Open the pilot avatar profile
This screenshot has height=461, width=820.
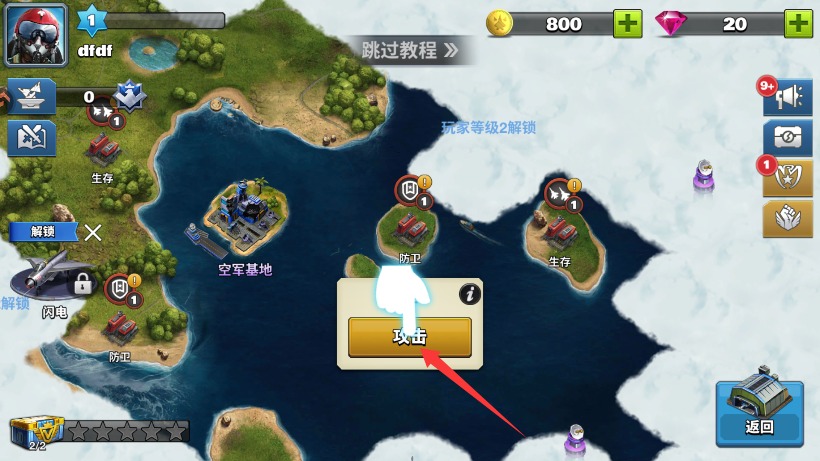tap(37, 34)
